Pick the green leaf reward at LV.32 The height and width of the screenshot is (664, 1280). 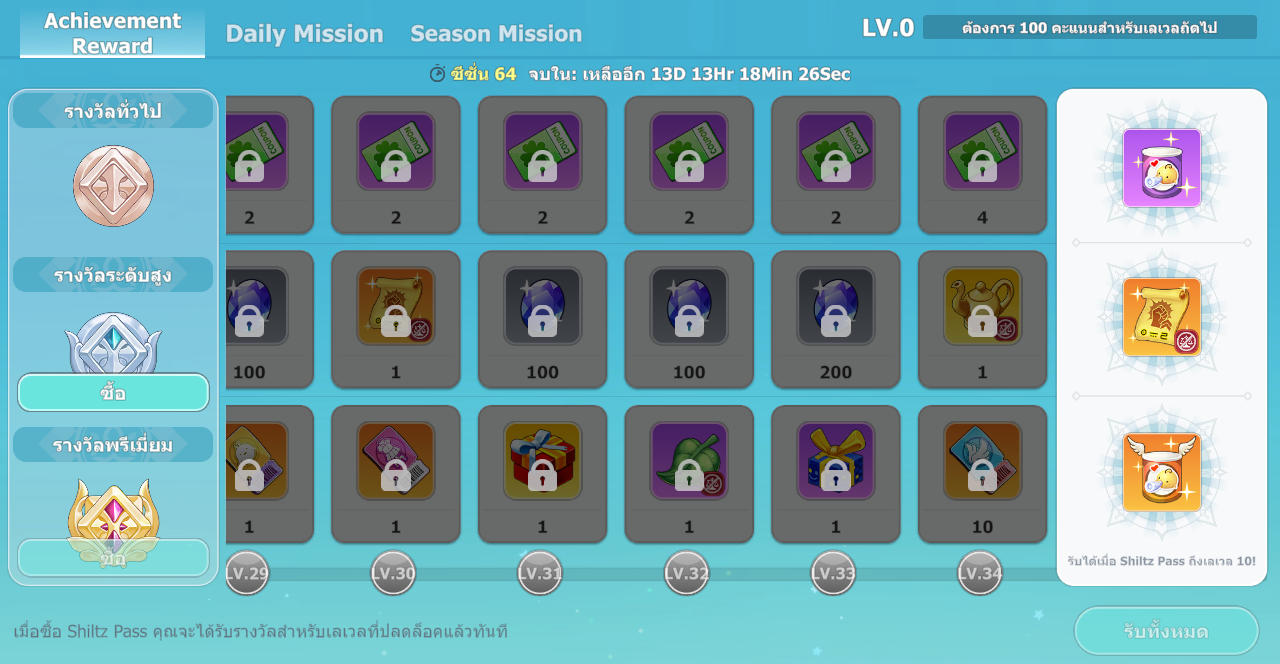coord(689,461)
